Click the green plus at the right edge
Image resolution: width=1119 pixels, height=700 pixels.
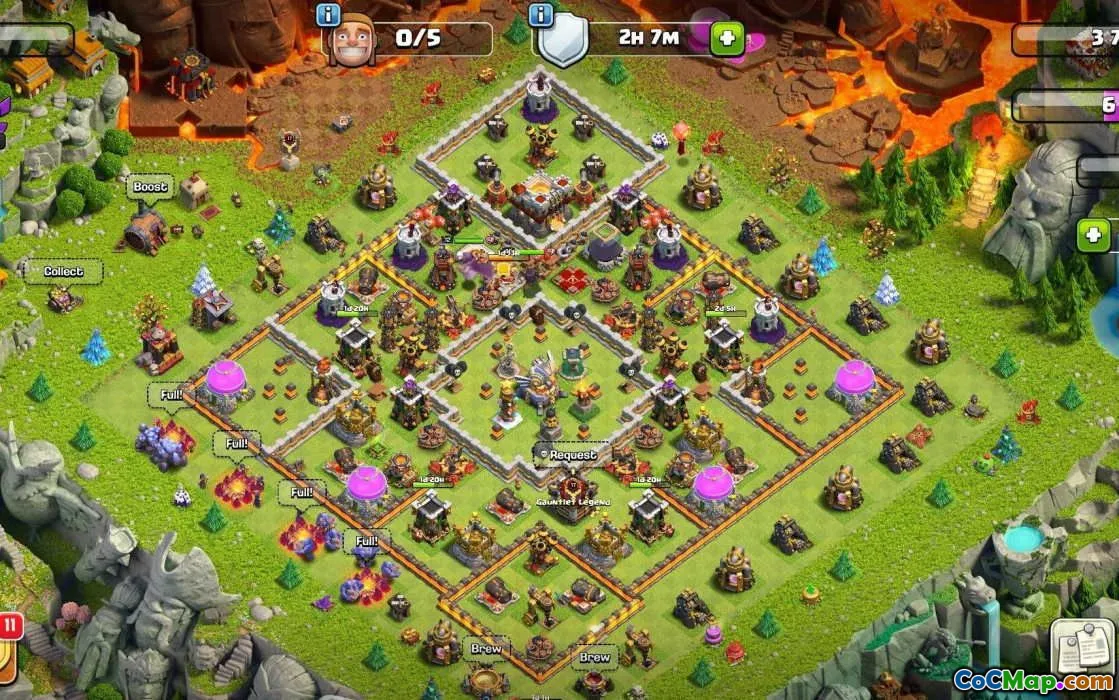click(1094, 236)
